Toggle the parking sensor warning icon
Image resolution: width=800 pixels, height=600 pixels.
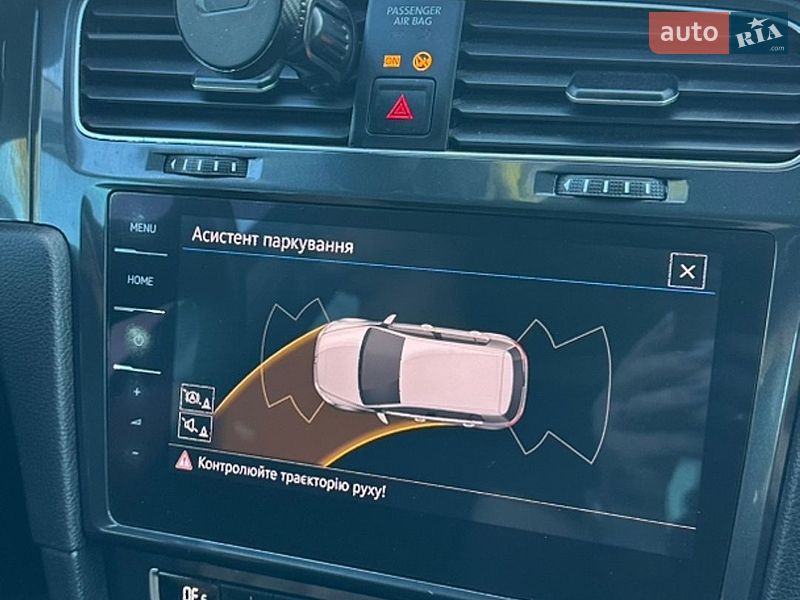[x=196, y=398]
